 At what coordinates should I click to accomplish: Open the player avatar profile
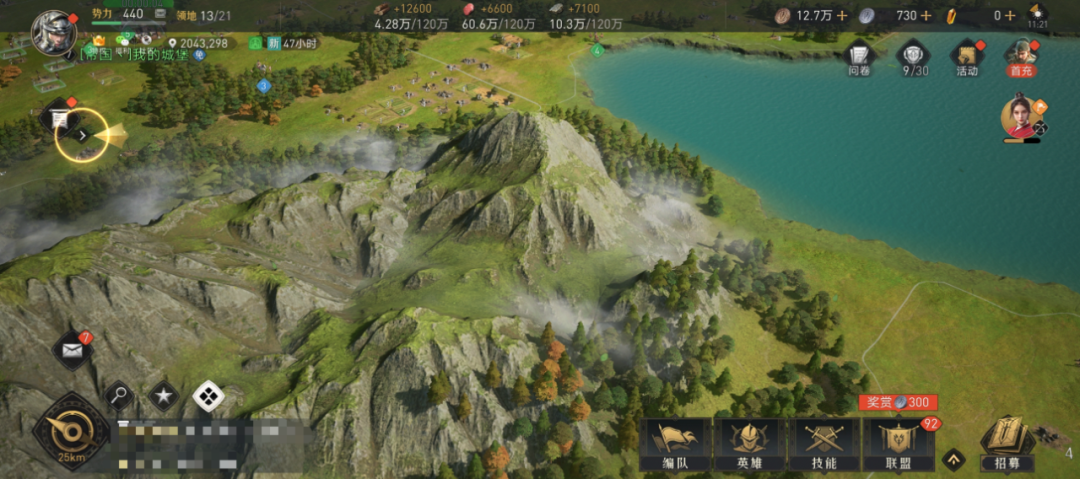(x=54, y=32)
